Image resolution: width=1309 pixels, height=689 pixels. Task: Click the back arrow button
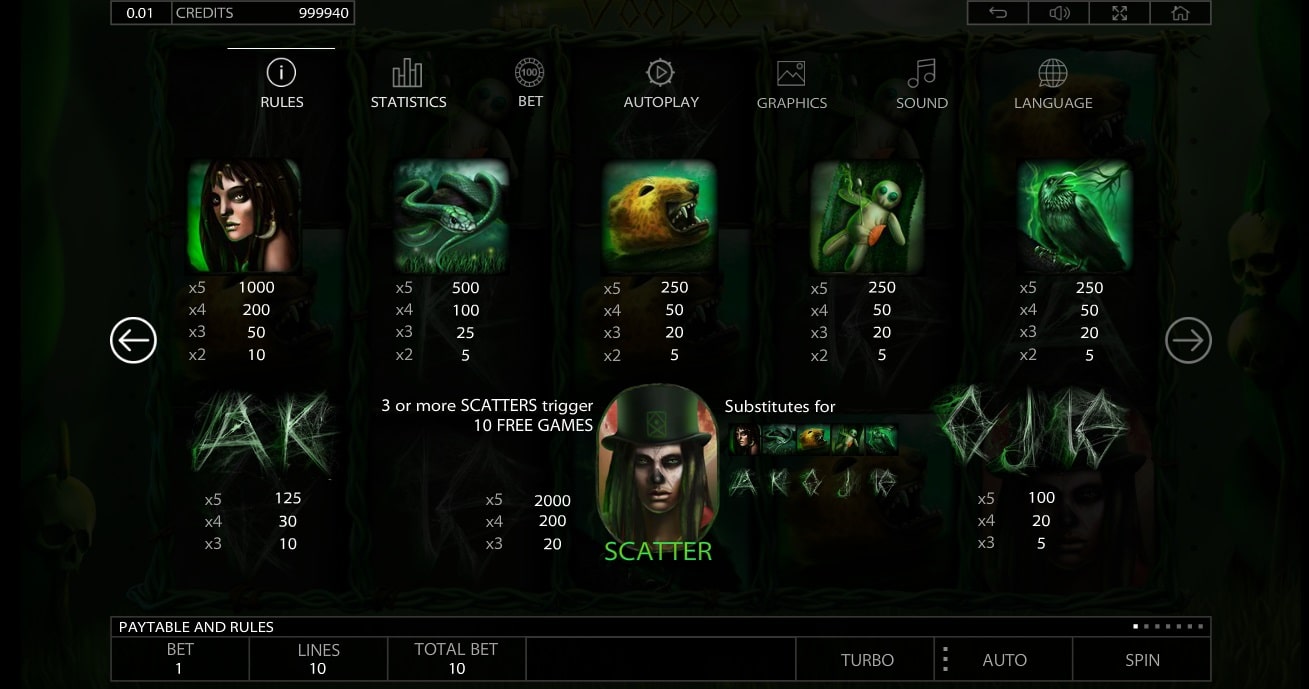[x=997, y=13]
